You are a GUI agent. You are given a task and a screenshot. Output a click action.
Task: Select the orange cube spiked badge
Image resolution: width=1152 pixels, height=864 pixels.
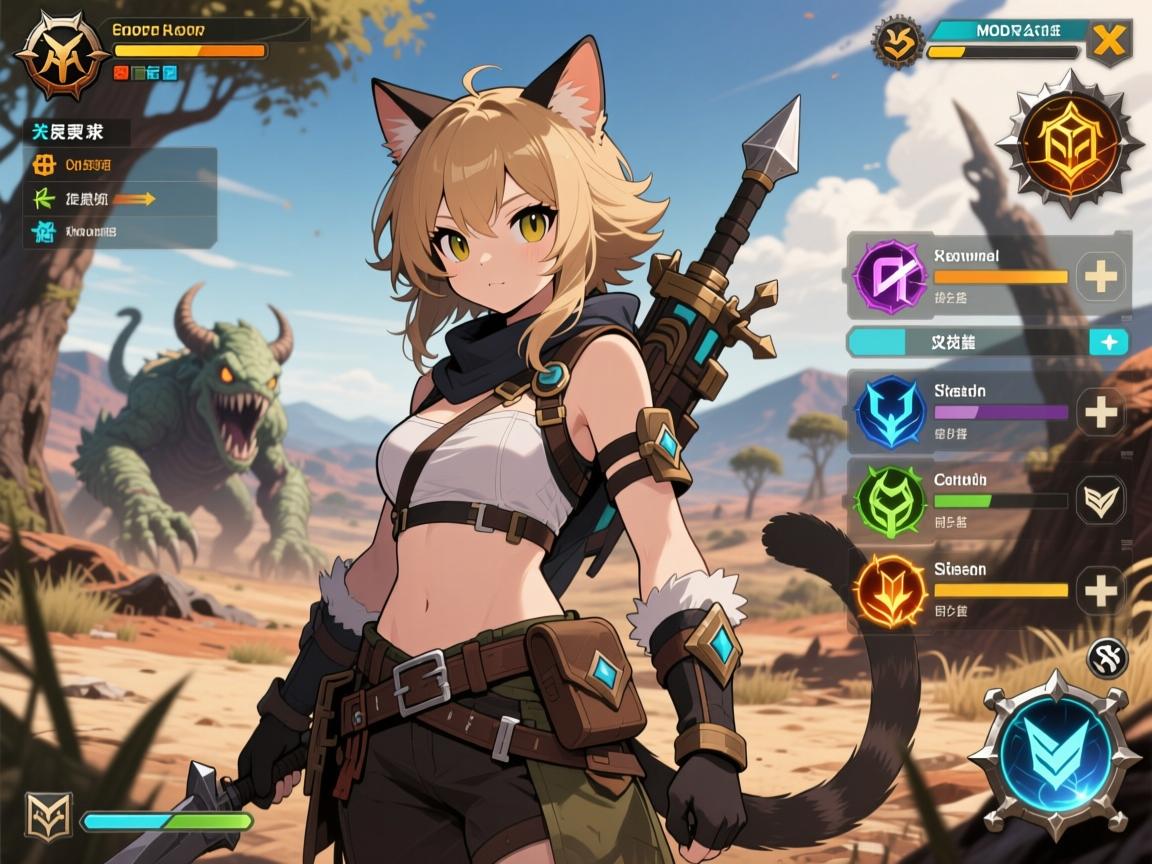coord(1069,142)
